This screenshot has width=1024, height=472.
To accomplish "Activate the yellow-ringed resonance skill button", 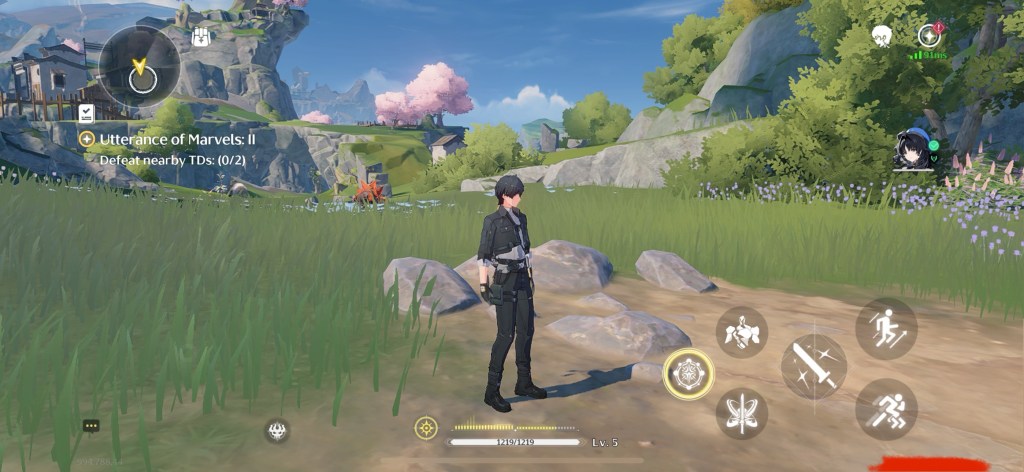I will point(688,374).
